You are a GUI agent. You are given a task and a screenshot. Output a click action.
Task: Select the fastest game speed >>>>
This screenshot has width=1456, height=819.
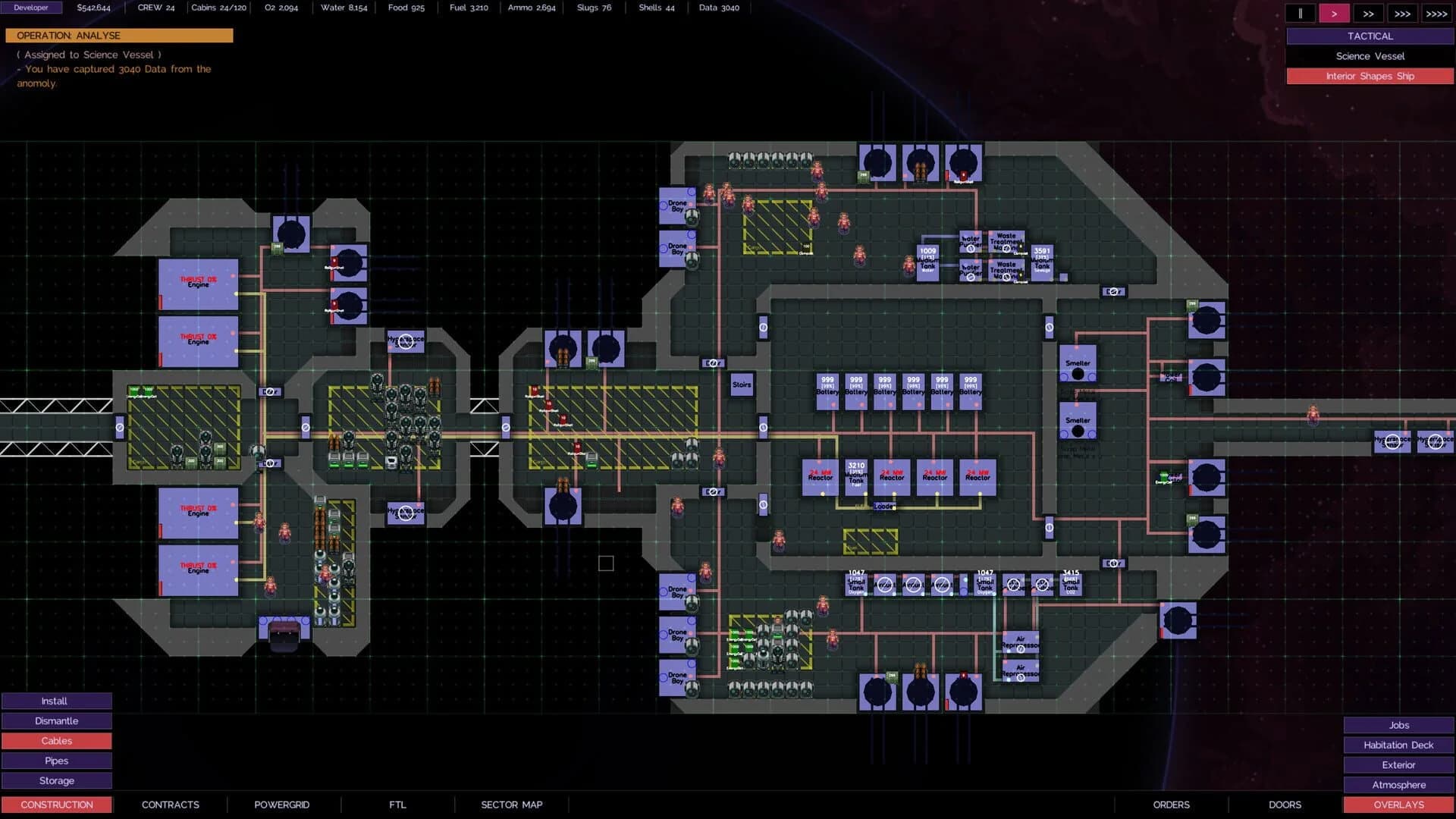(1436, 13)
